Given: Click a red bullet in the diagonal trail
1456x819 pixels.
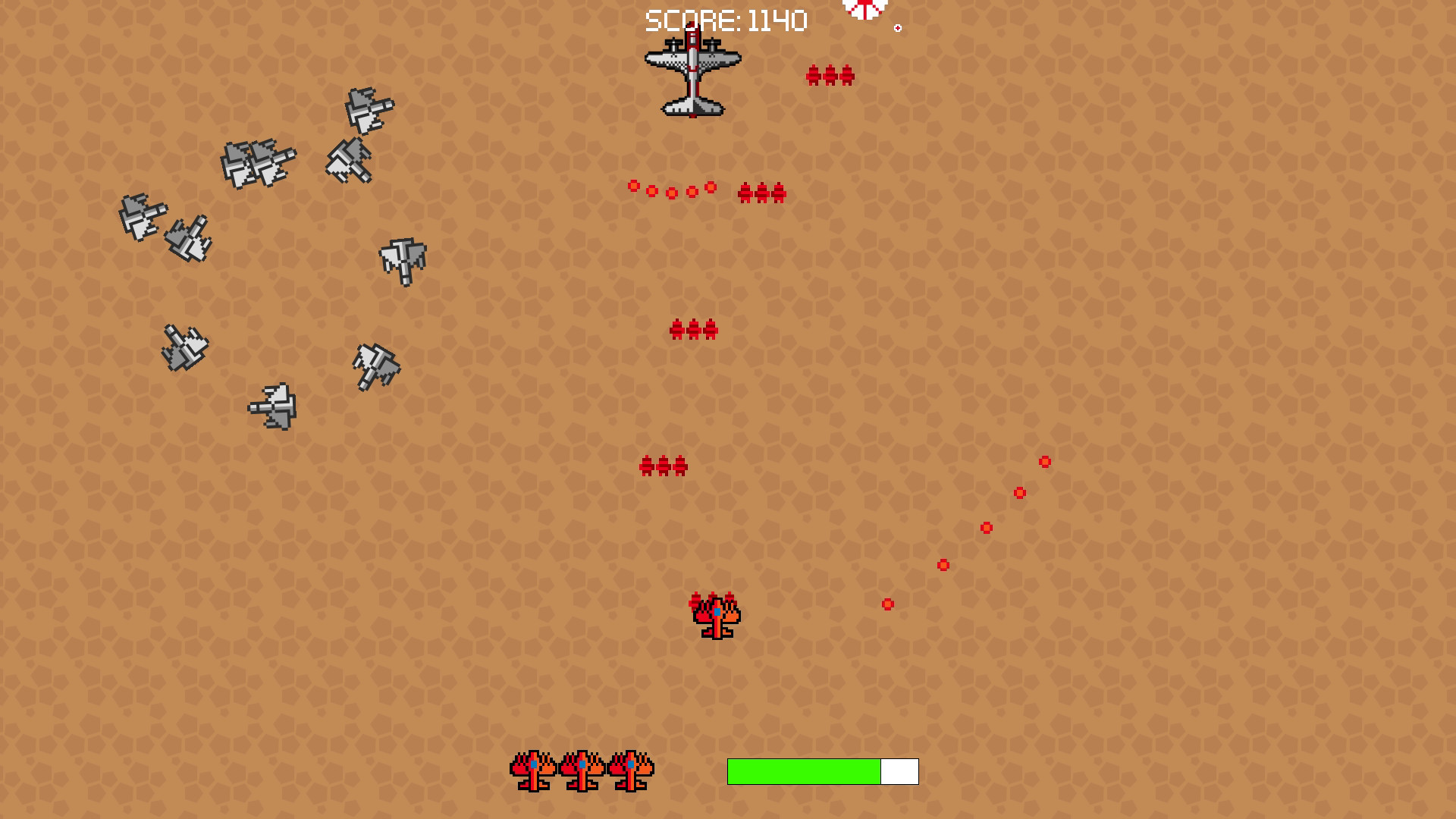Looking at the screenshot, I should tap(986, 526).
